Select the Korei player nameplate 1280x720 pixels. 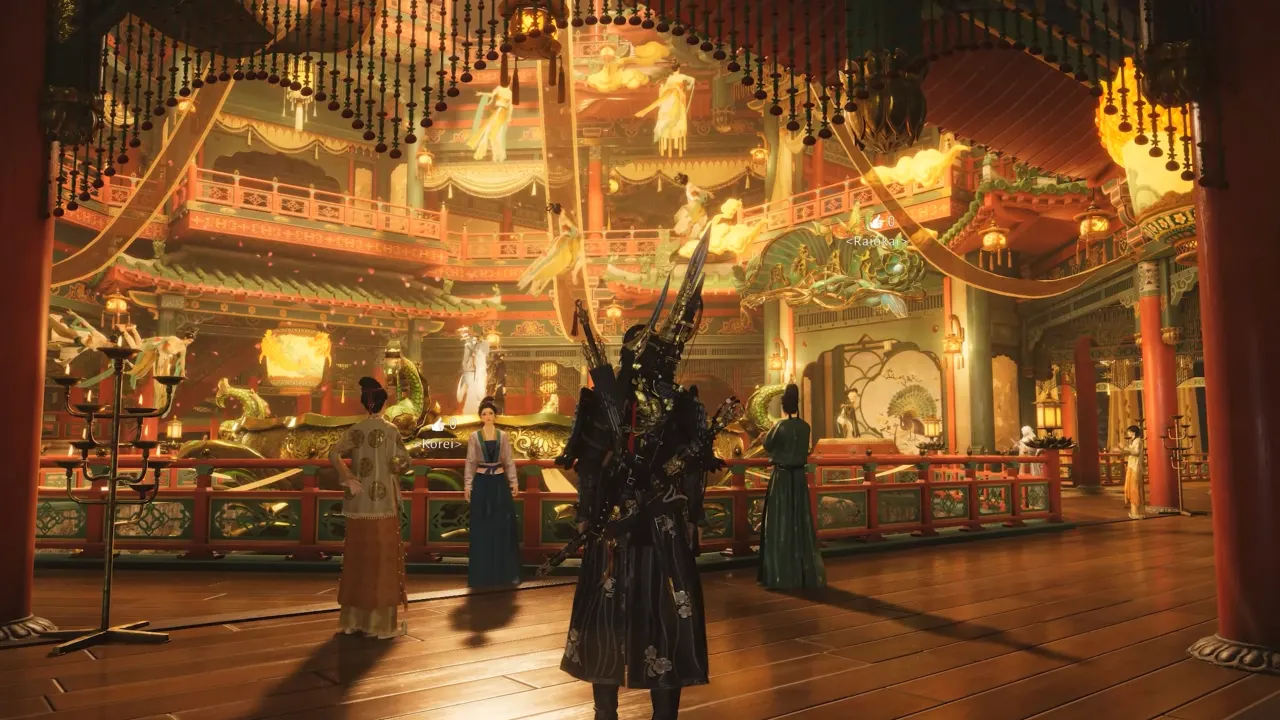(x=442, y=442)
